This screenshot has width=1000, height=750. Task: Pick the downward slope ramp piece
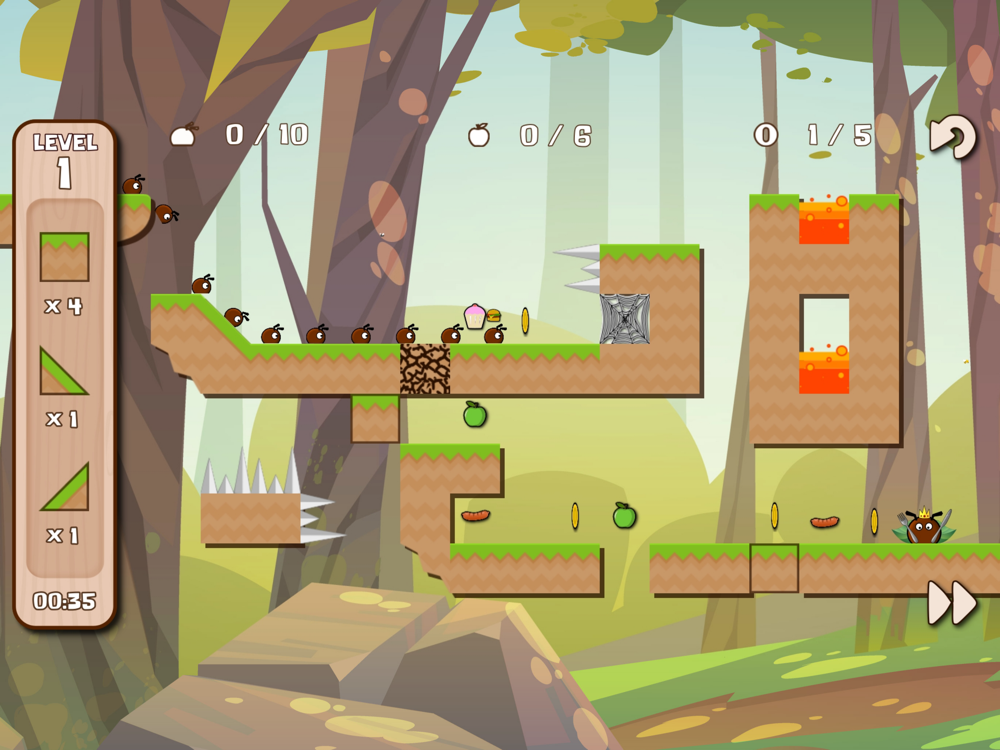(62, 372)
